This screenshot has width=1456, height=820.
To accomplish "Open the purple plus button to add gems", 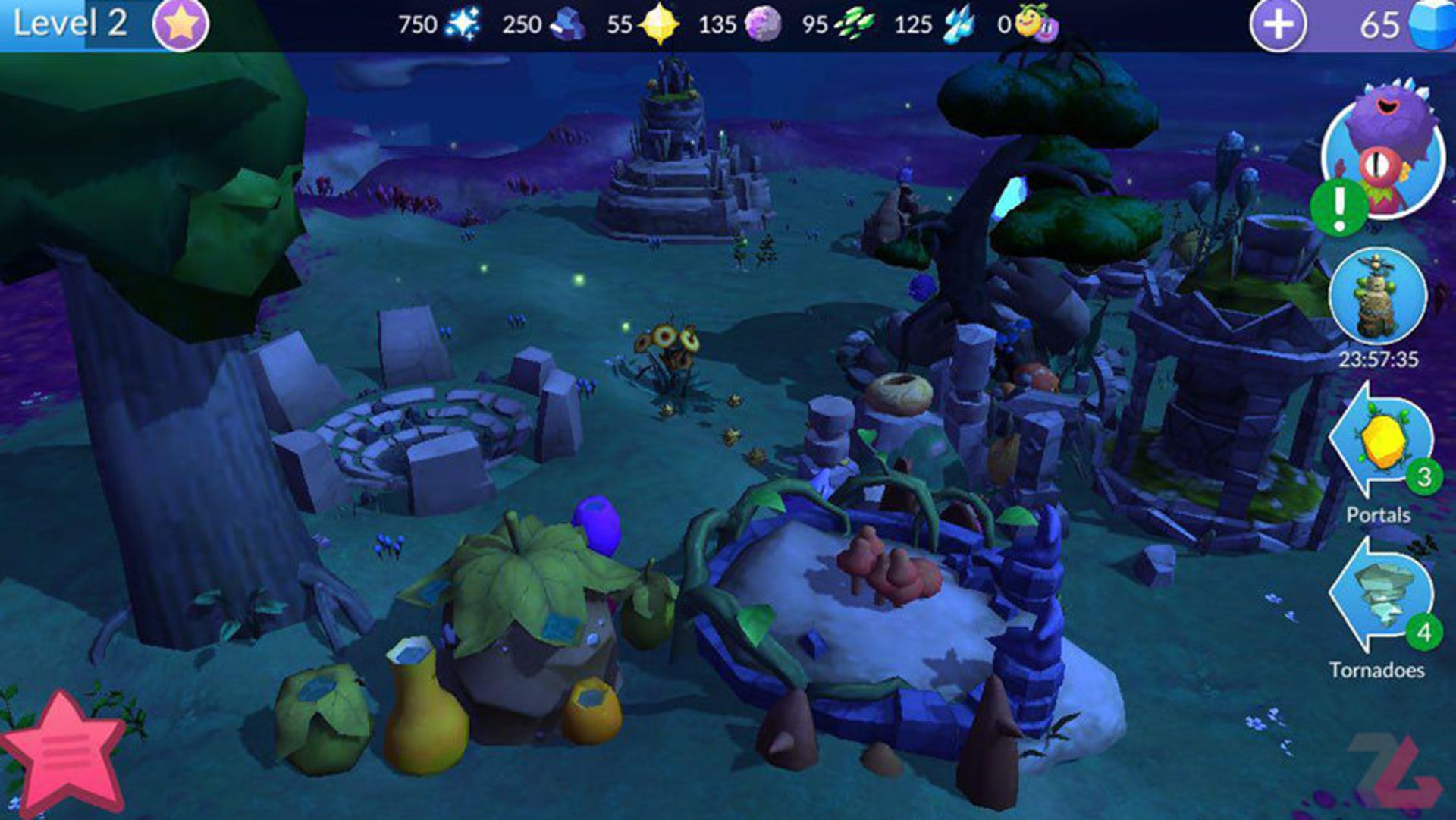I will [x=1278, y=25].
